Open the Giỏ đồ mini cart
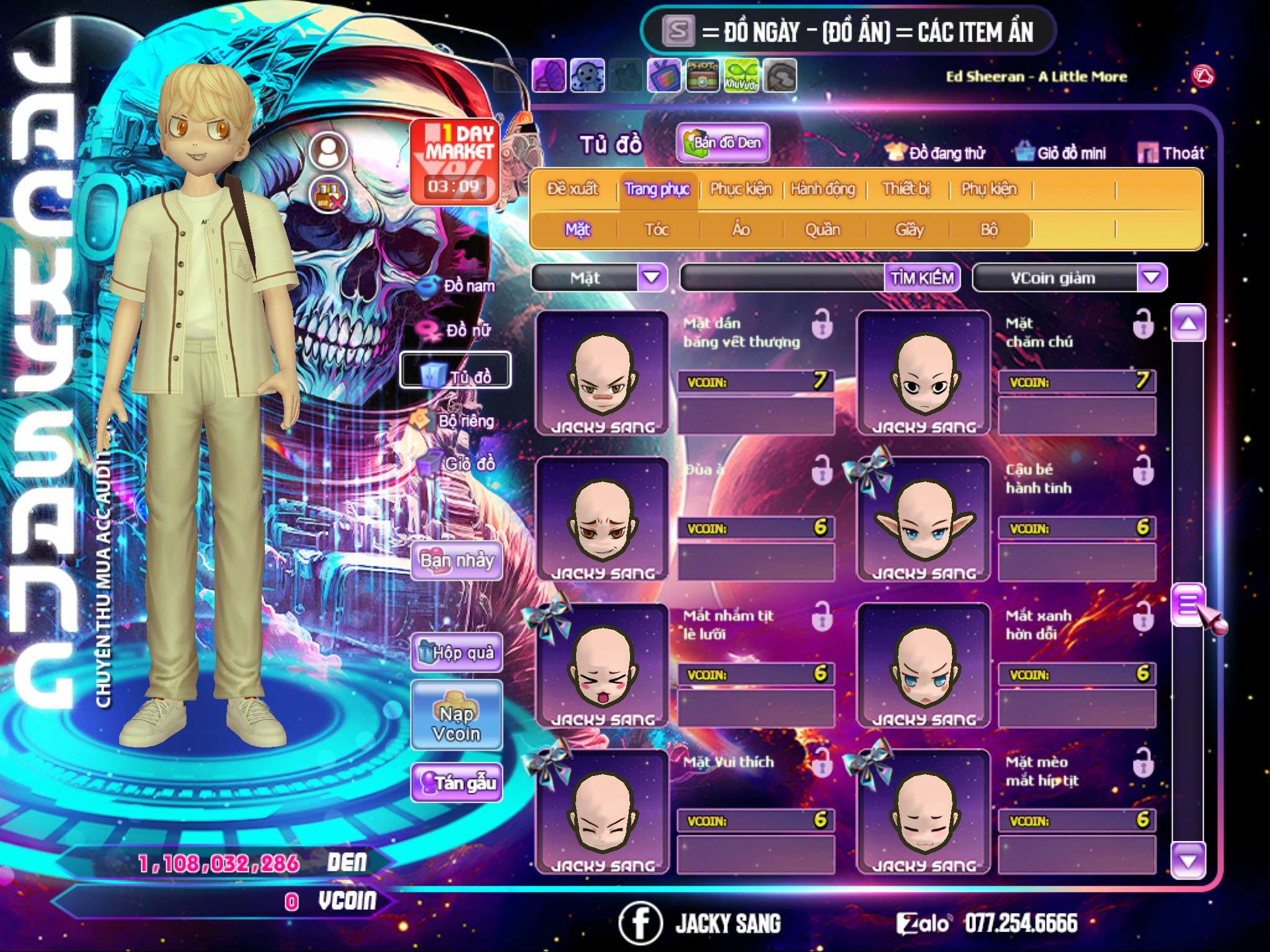 [1060, 153]
